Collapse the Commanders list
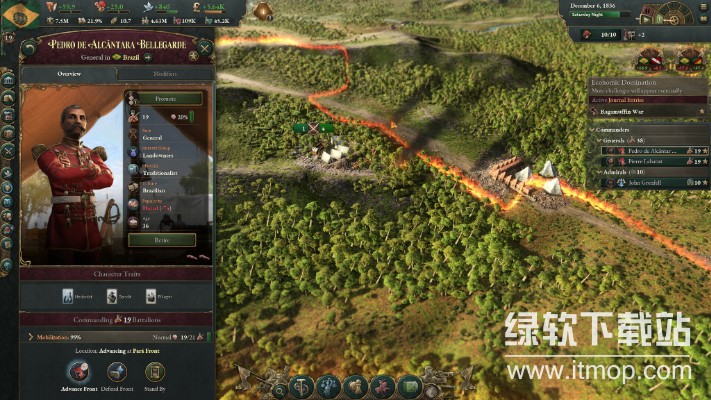711x400 pixels. pos(592,130)
